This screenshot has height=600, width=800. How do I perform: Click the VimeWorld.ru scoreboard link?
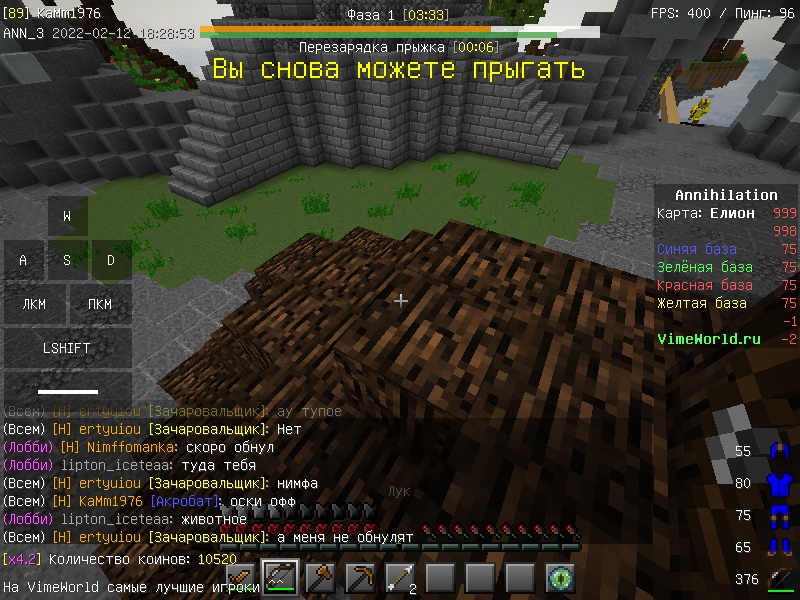coord(708,339)
